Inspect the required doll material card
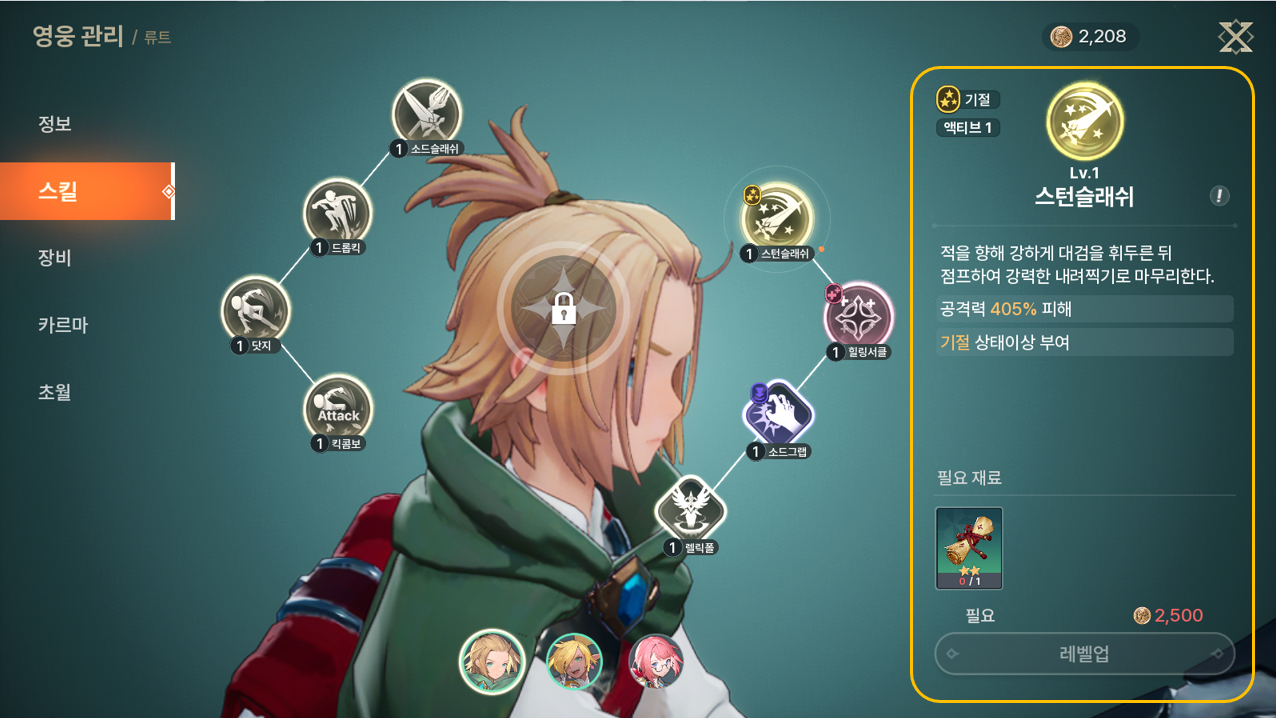The image size is (1276, 718). (x=968, y=548)
